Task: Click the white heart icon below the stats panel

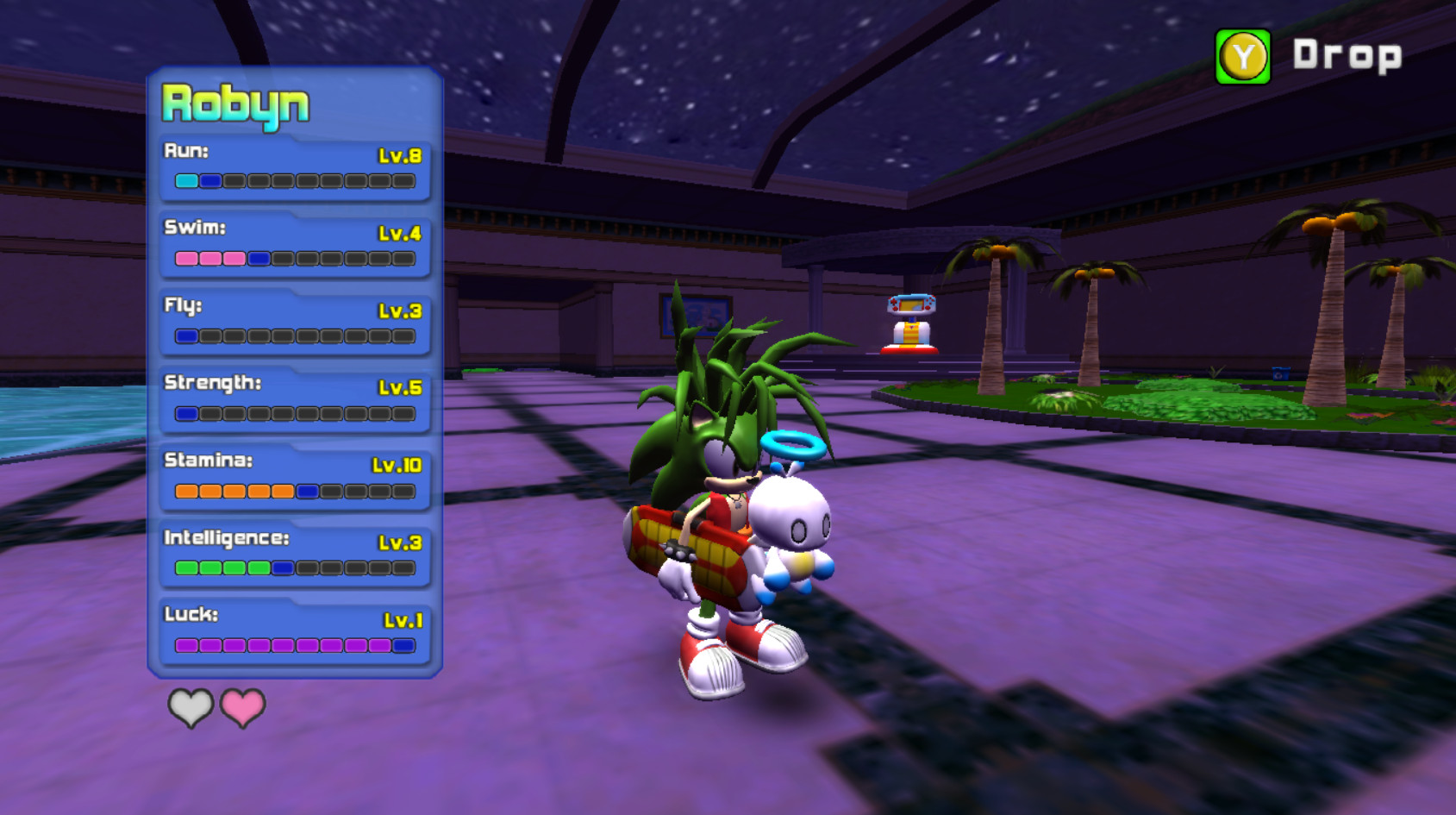Action: pyautogui.click(x=191, y=707)
